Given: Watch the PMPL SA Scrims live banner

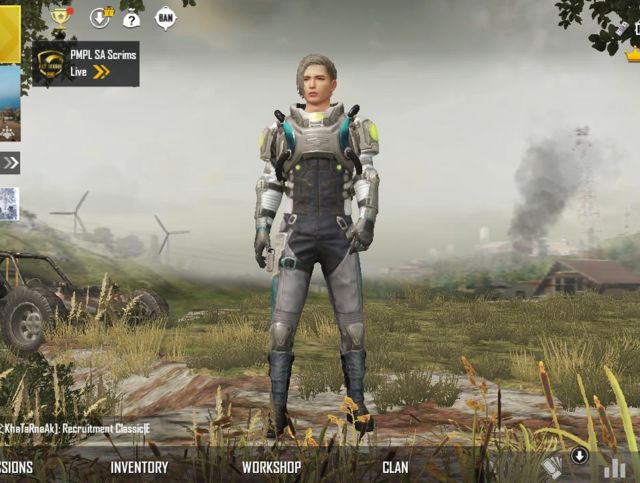Looking at the screenshot, I should point(86,63).
